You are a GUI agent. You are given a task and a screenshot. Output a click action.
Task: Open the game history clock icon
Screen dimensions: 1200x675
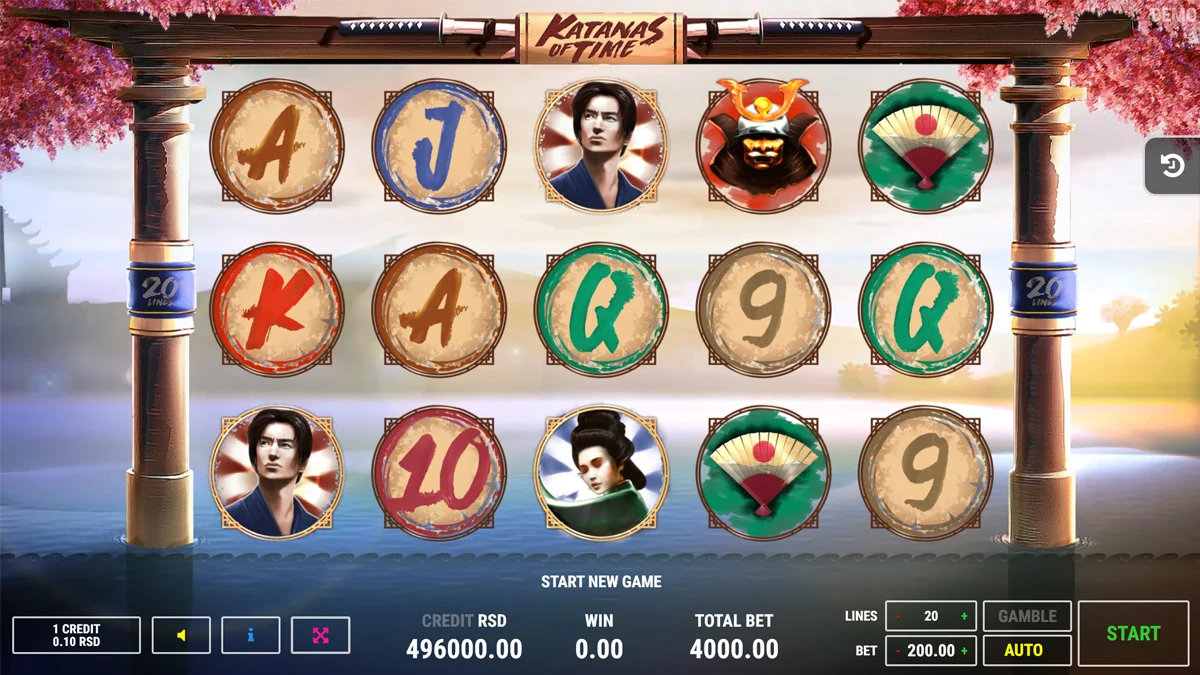tap(1173, 165)
